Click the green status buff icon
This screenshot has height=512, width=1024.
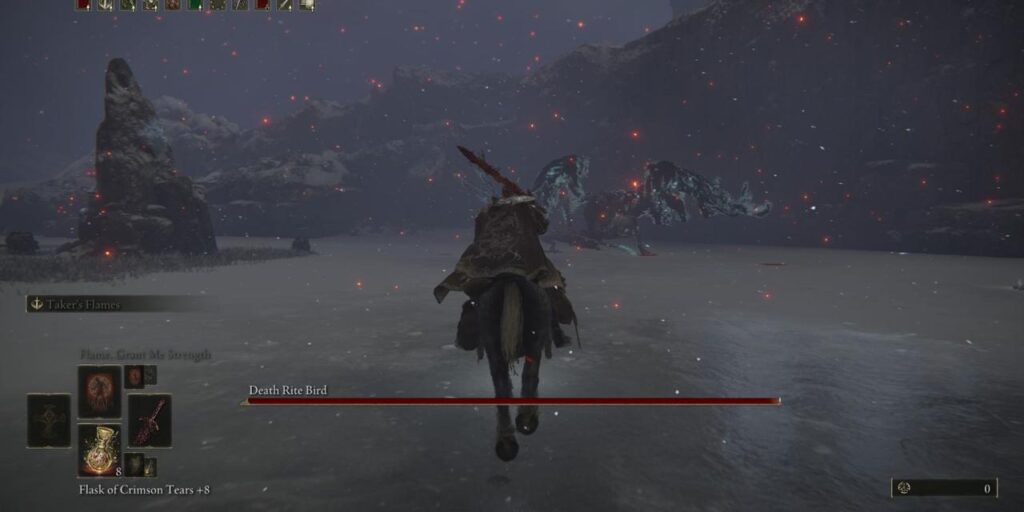(194, 5)
